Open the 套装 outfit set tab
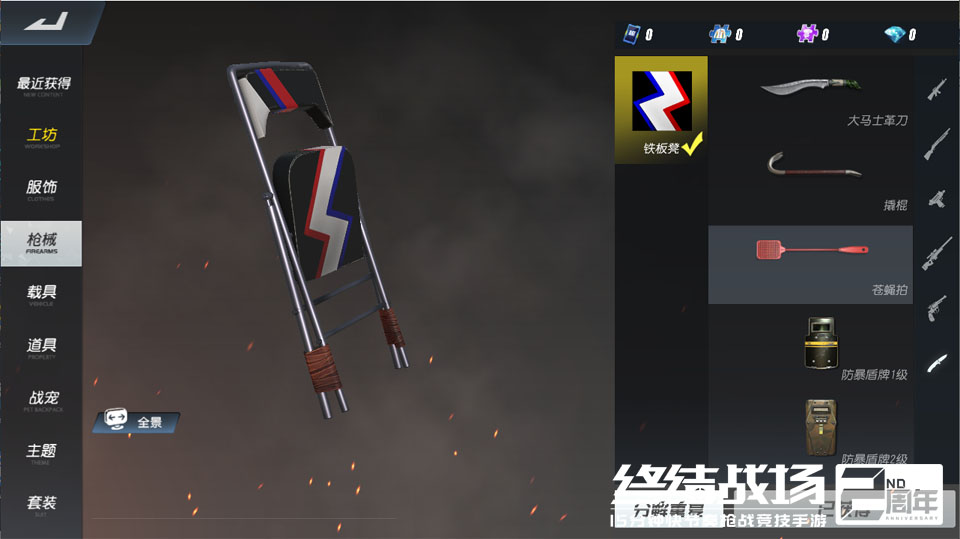Image resolution: width=960 pixels, height=539 pixels. [42, 504]
